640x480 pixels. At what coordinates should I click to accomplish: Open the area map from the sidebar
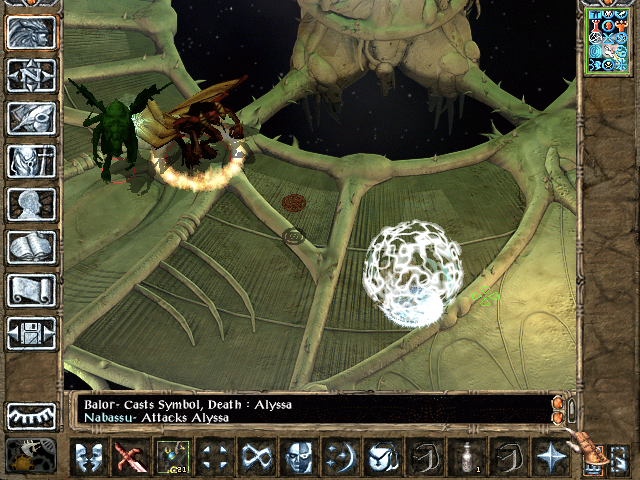click(x=31, y=75)
